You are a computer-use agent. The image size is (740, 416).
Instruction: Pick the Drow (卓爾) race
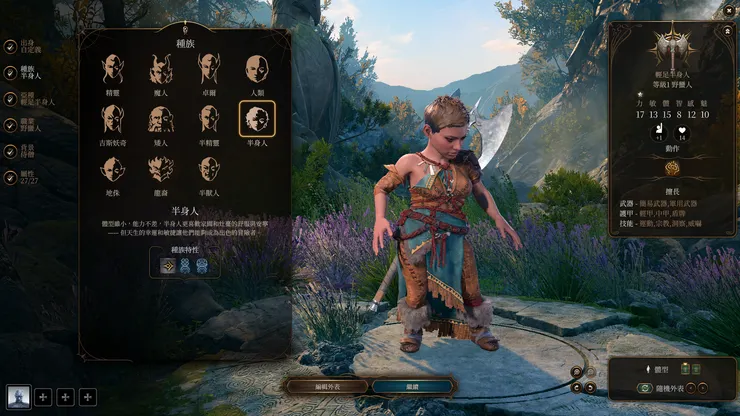pos(209,69)
